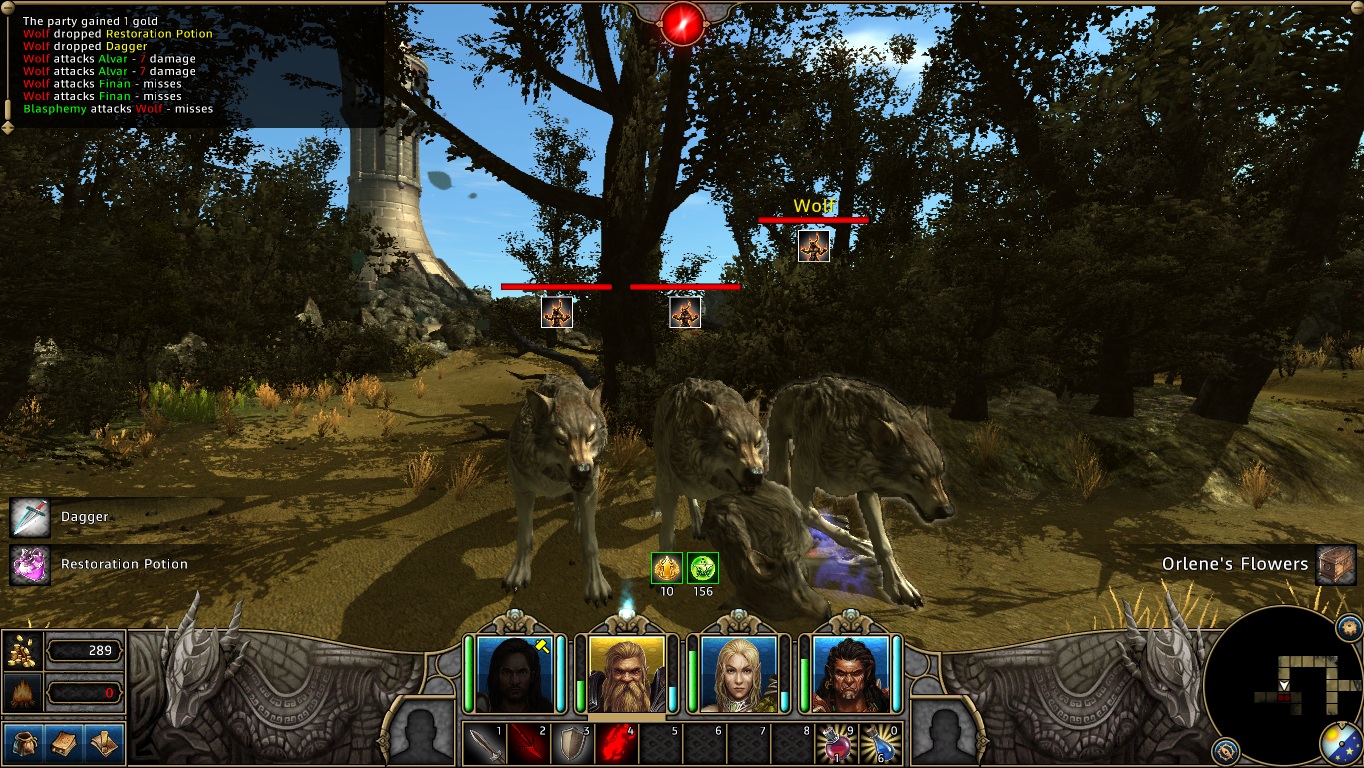The width and height of the screenshot is (1364, 768).
Task: Drink the blue mana potion in slot 0
Action: (x=882, y=744)
